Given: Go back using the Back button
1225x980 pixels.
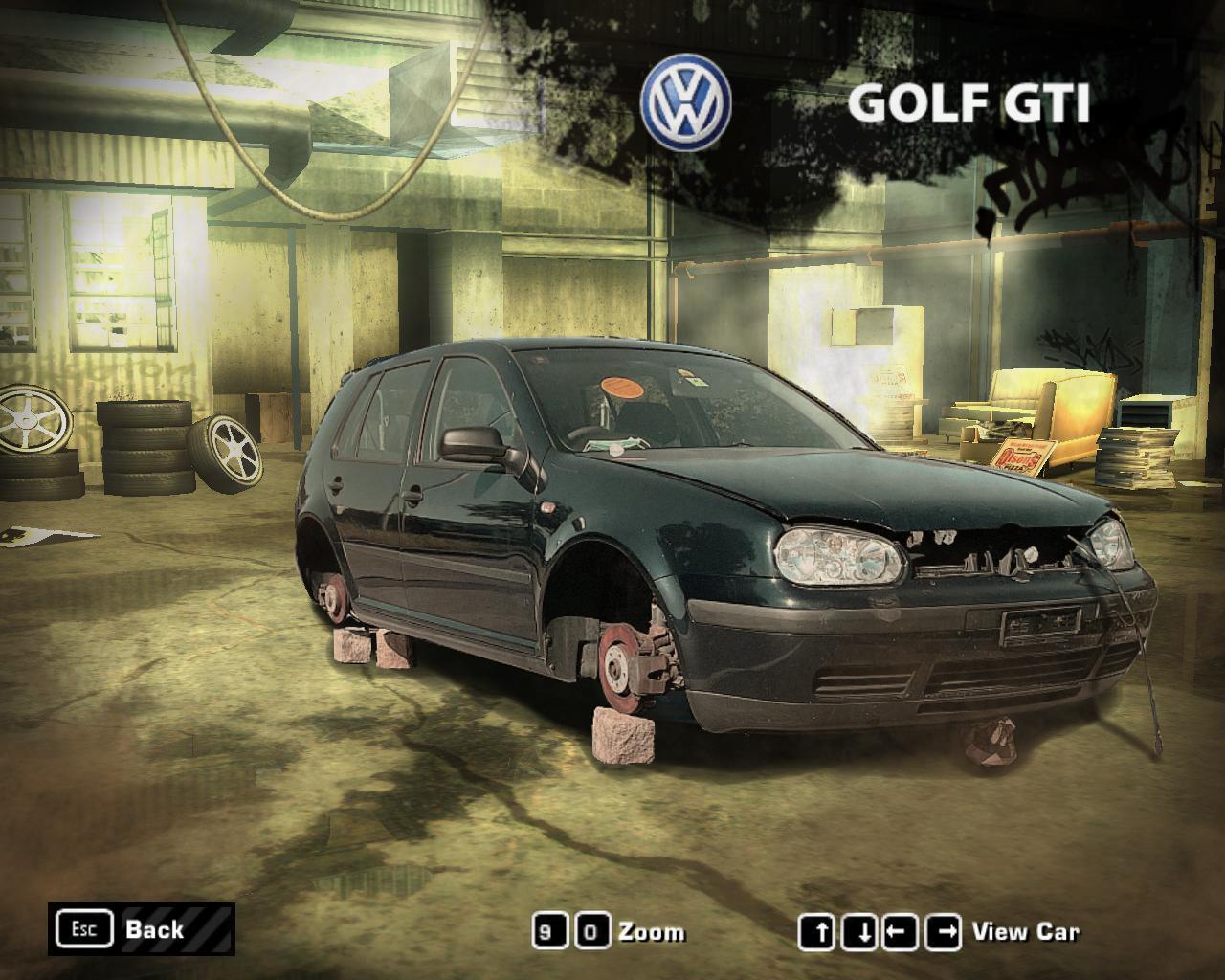Looking at the screenshot, I should (x=141, y=928).
